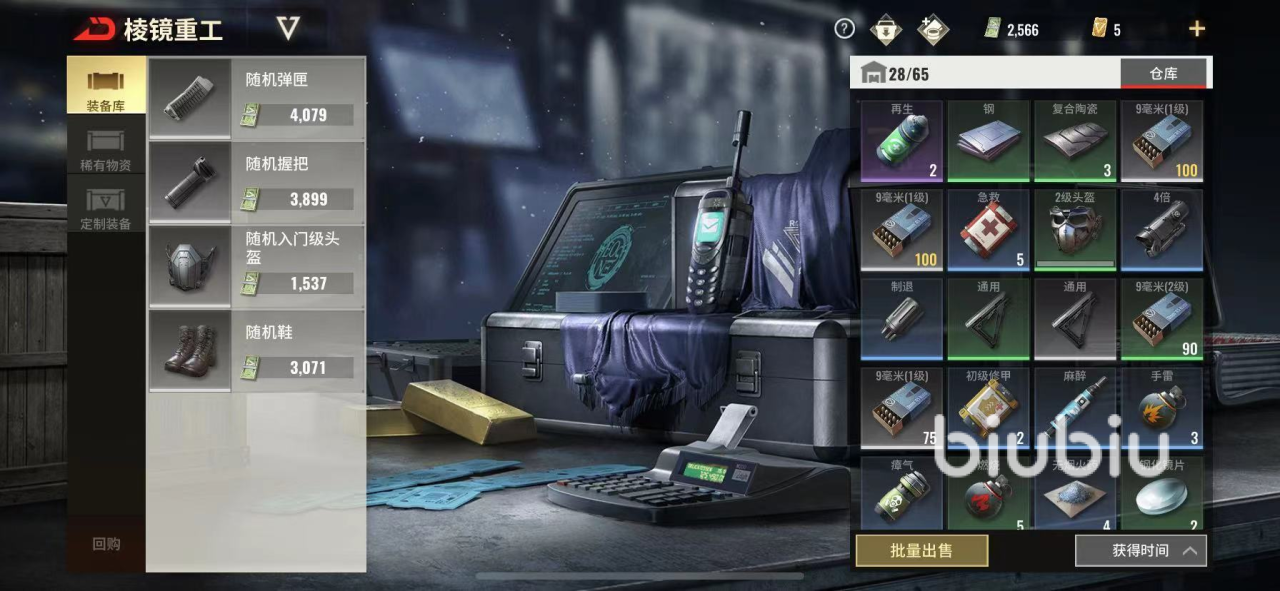
Task: Switch to the 装备库 tab
Action: tap(106, 86)
